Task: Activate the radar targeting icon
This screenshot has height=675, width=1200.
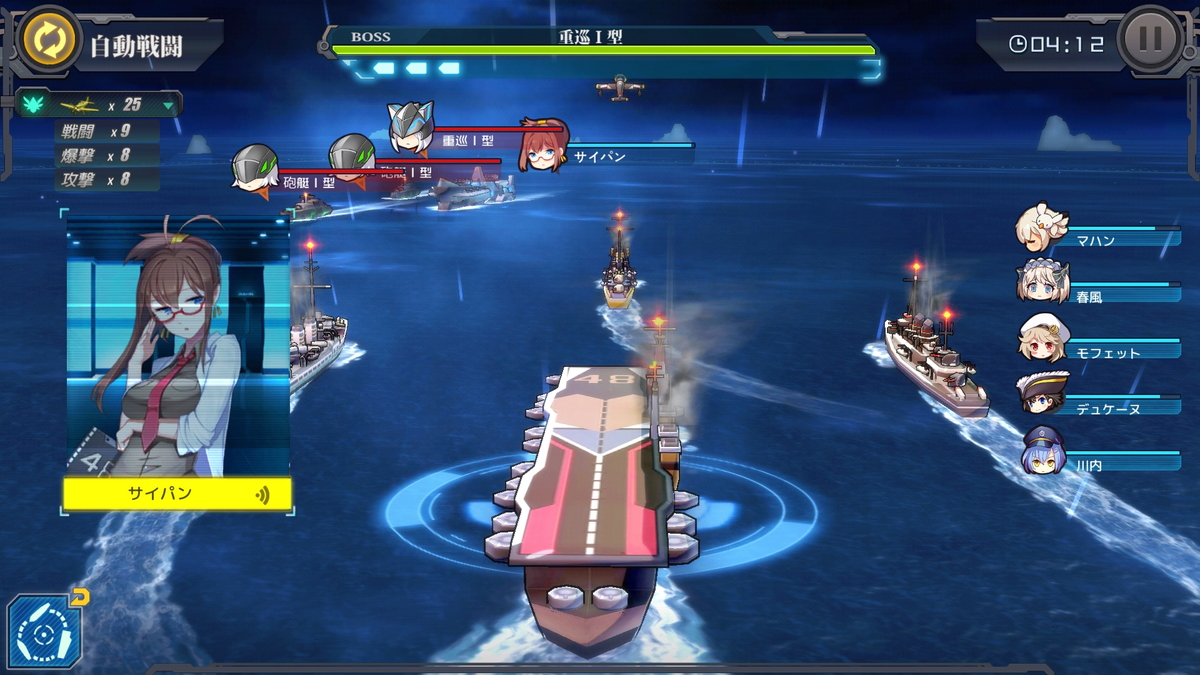Action: [44, 632]
